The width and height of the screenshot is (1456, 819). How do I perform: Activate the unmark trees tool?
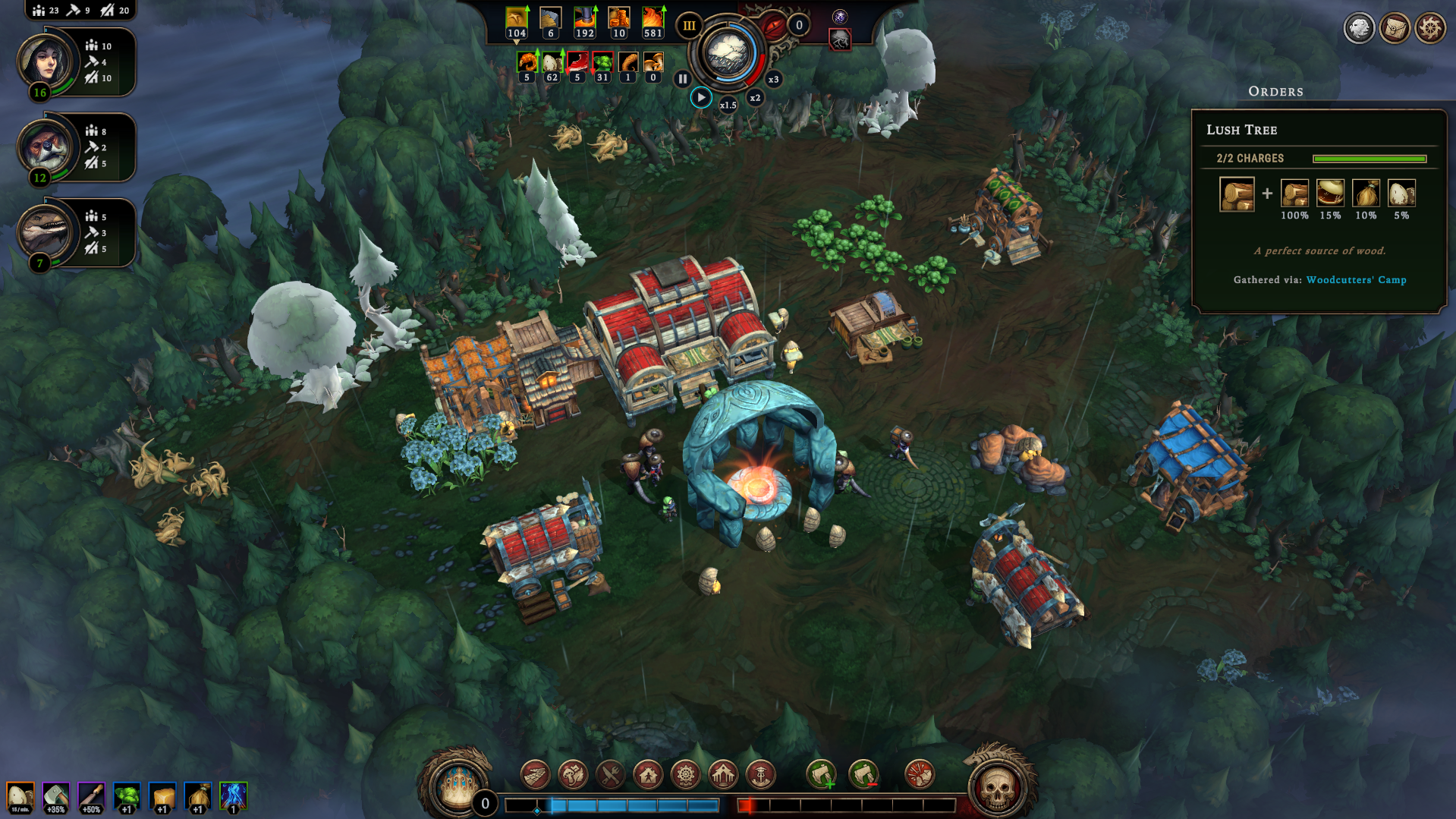(863, 775)
